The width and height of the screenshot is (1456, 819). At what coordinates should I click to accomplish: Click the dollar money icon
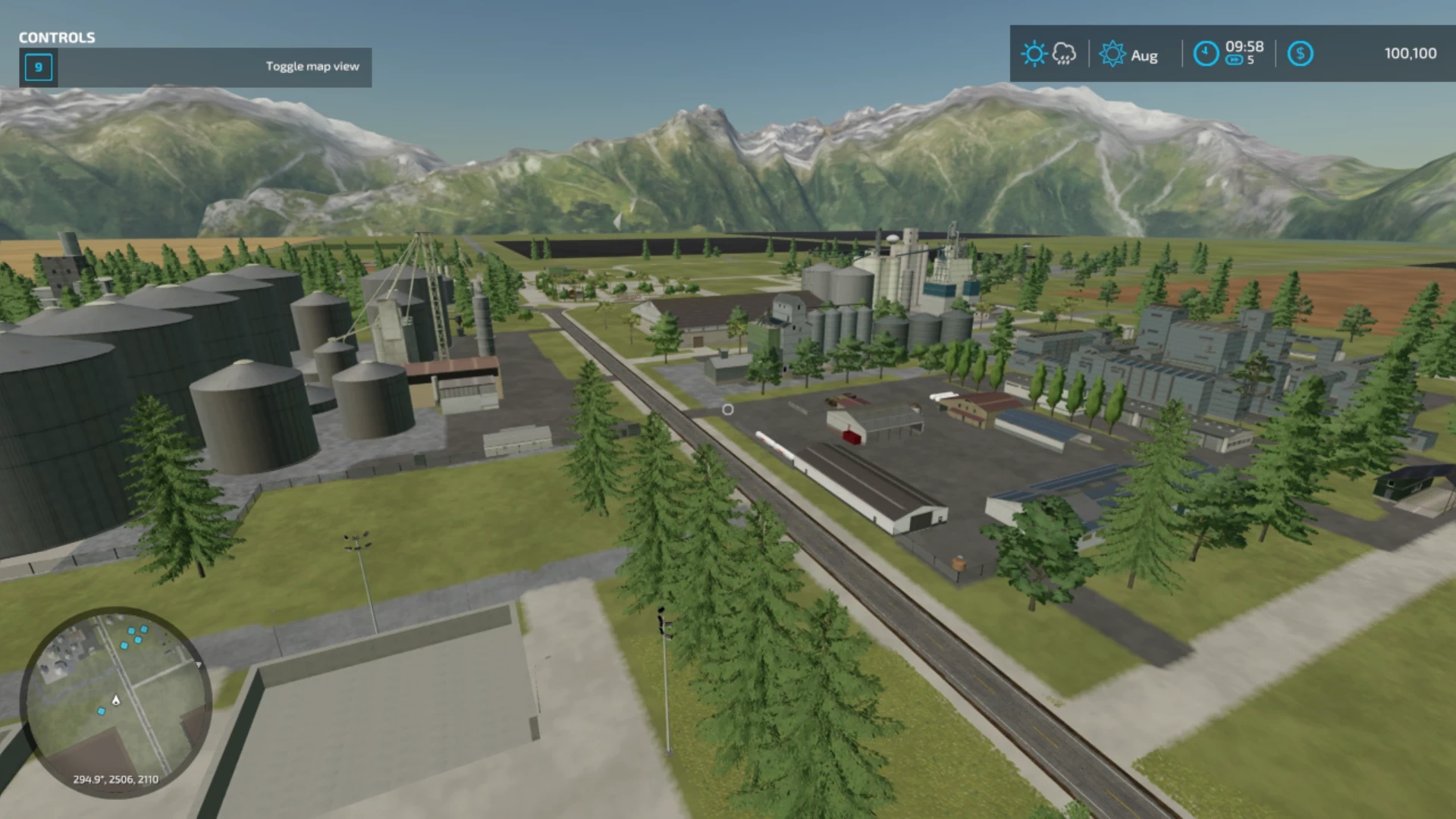coord(1300,54)
